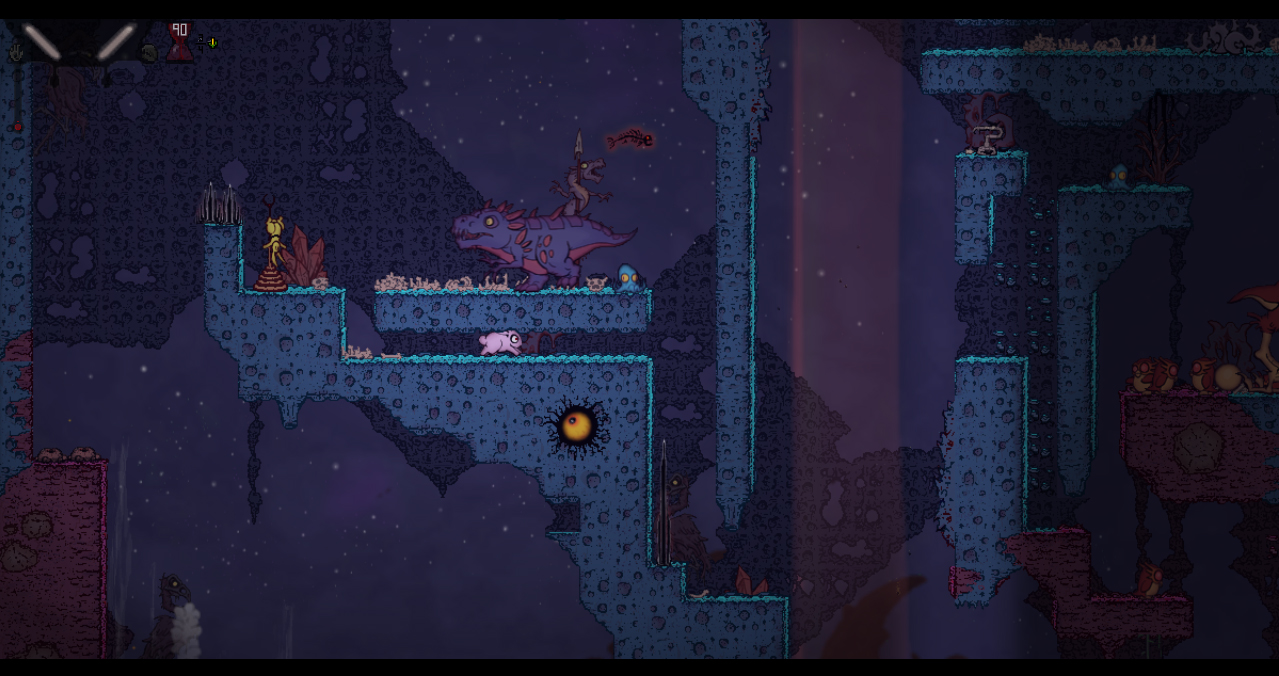Click the yellow-green down arrow indicator
This screenshot has height=676, width=1279.
click(x=212, y=43)
